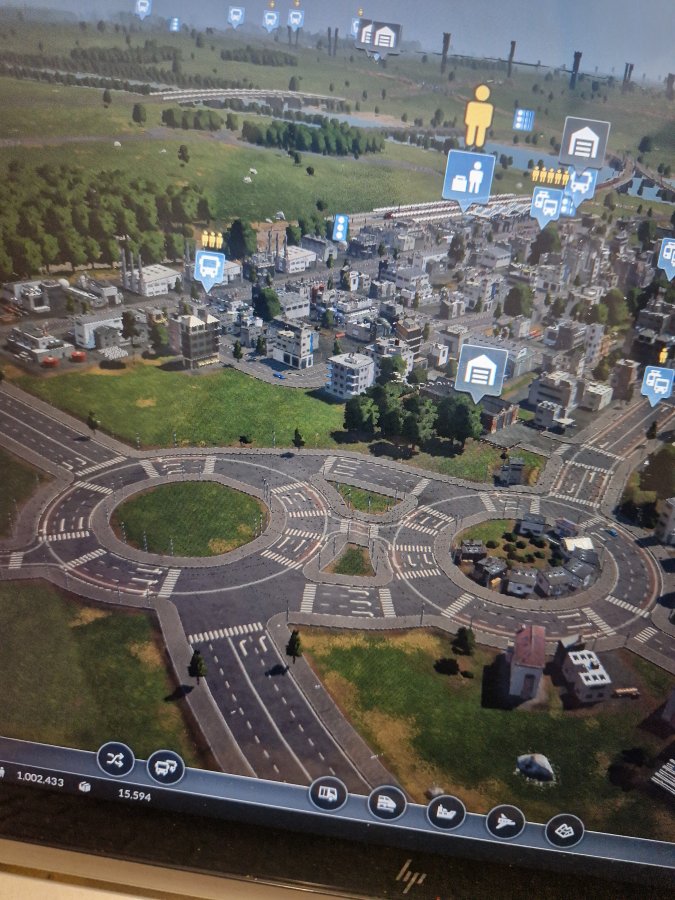Toggle the map layers button
The height and width of the screenshot is (900, 675).
click(x=564, y=830)
